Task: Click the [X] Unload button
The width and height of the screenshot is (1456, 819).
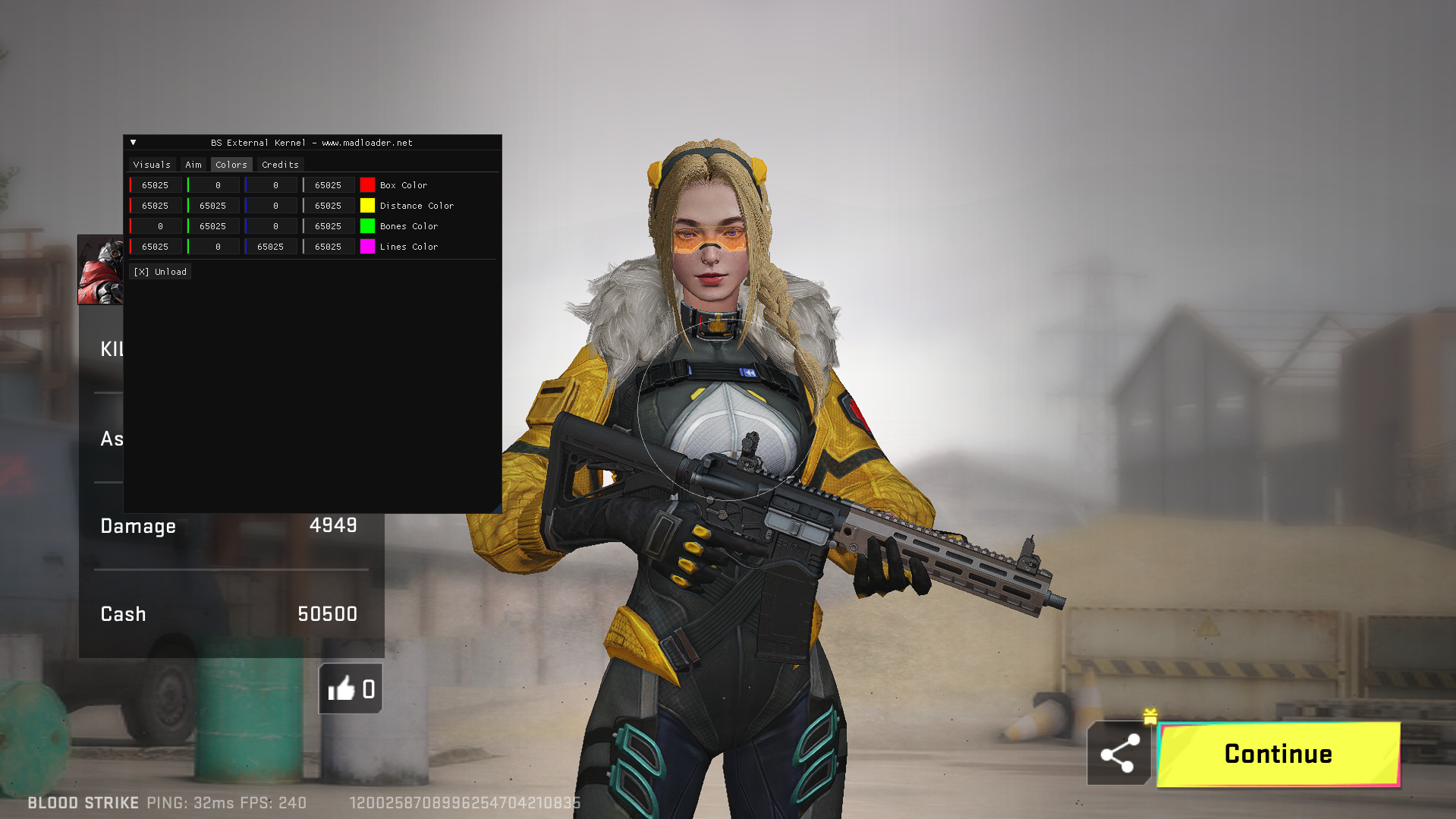Action: coord(160,271)
